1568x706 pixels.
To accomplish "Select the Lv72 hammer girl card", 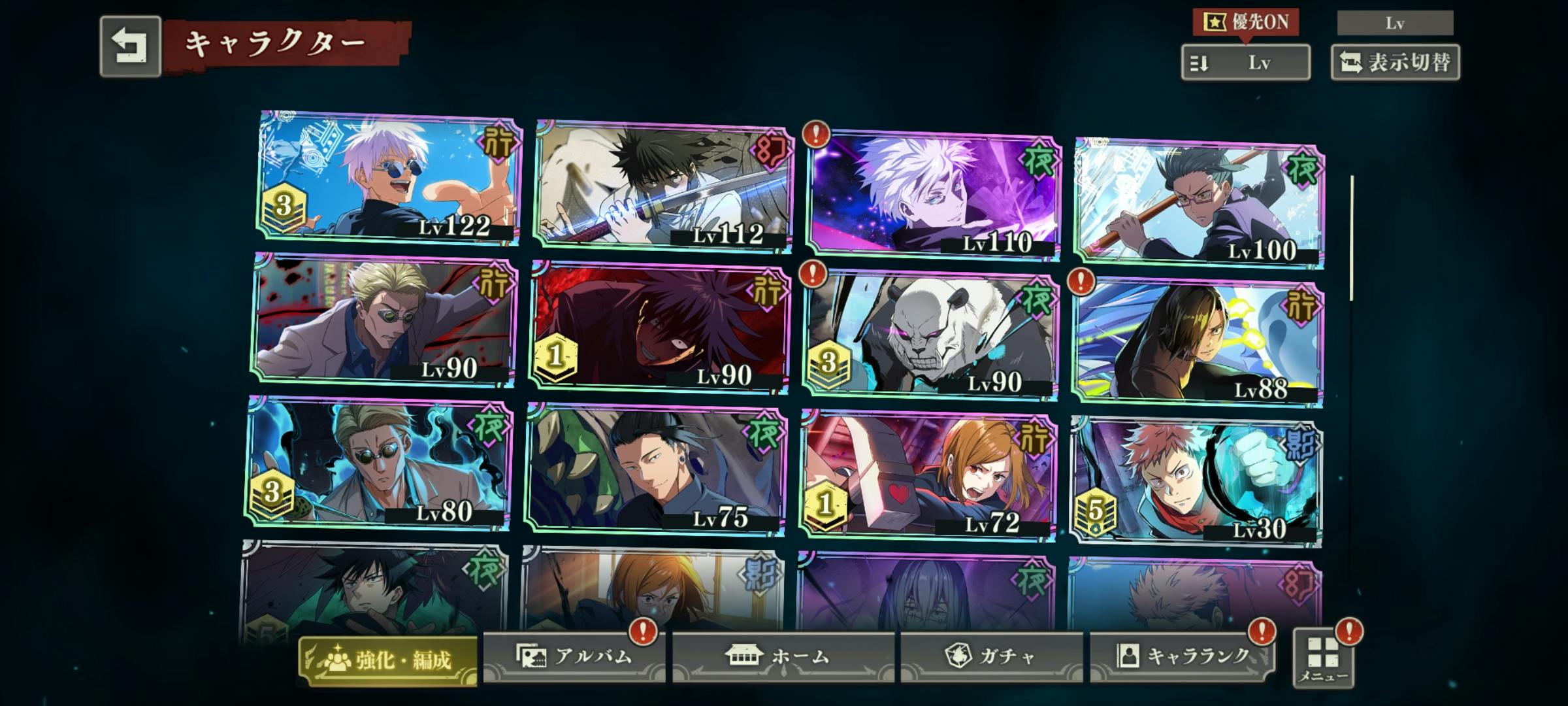I will coord(928,475).
